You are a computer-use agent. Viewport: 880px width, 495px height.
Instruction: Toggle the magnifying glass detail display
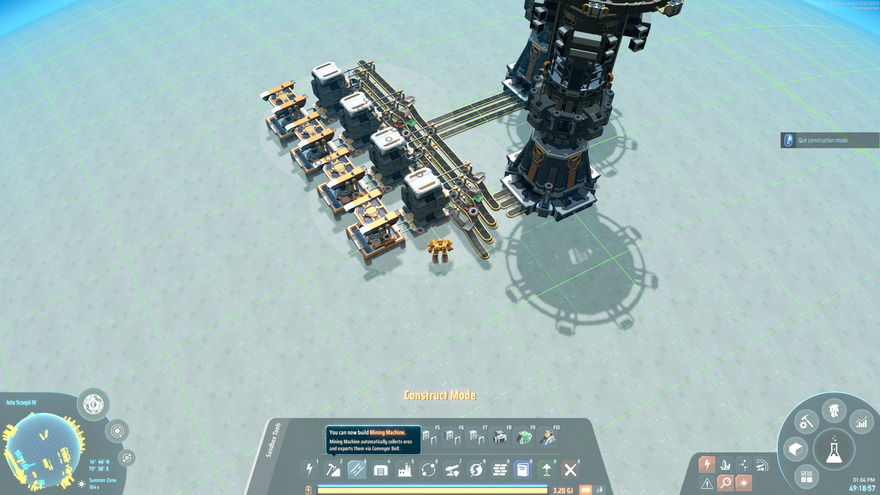(x=725, y=483)
